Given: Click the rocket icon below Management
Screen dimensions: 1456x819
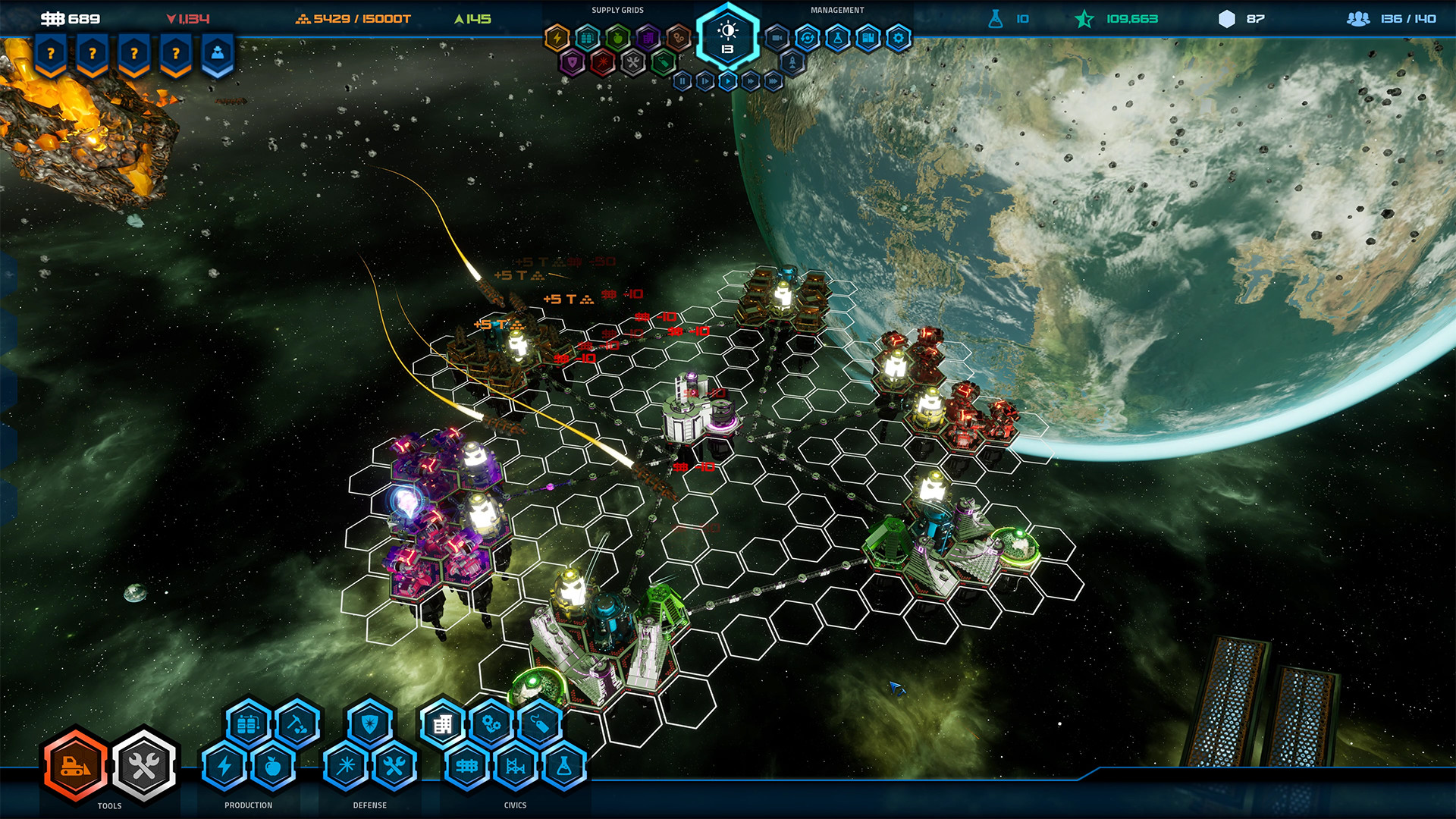Looking at the screenshot, I should [x=792, y=62].
